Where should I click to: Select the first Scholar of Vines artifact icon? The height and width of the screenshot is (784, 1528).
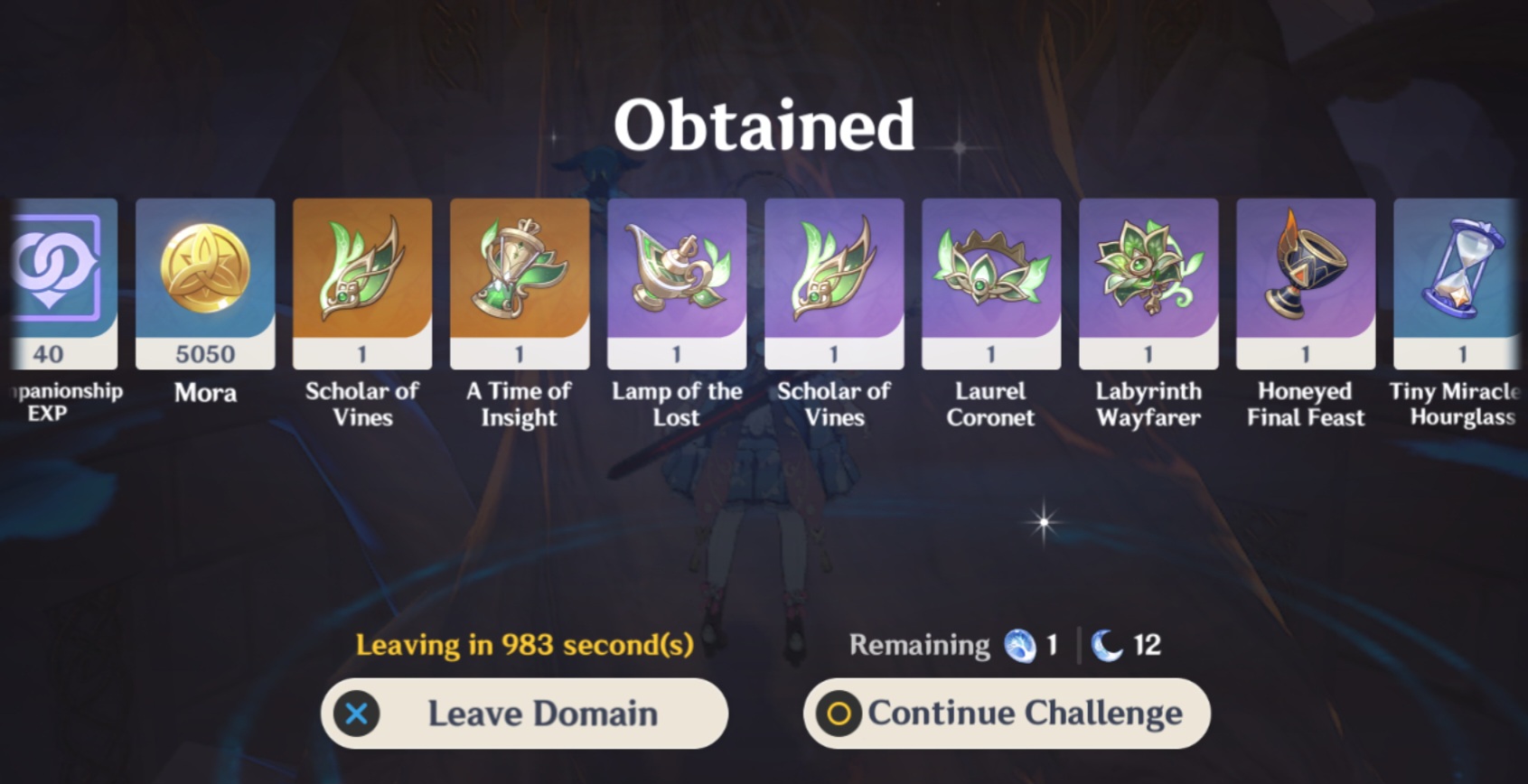pyautogui.click(x=361, y=271)
